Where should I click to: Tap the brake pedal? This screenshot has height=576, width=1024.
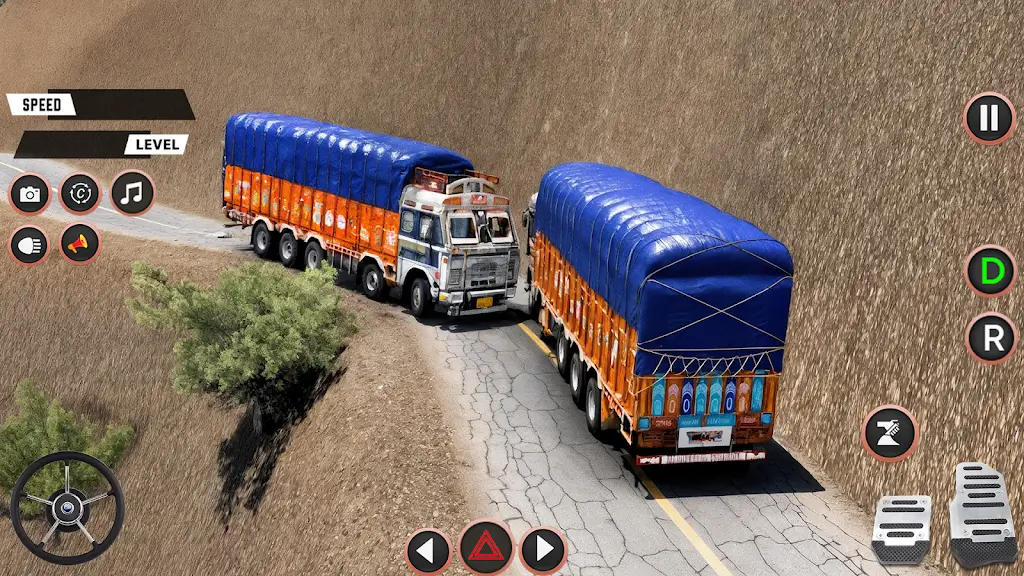[900, 528]
